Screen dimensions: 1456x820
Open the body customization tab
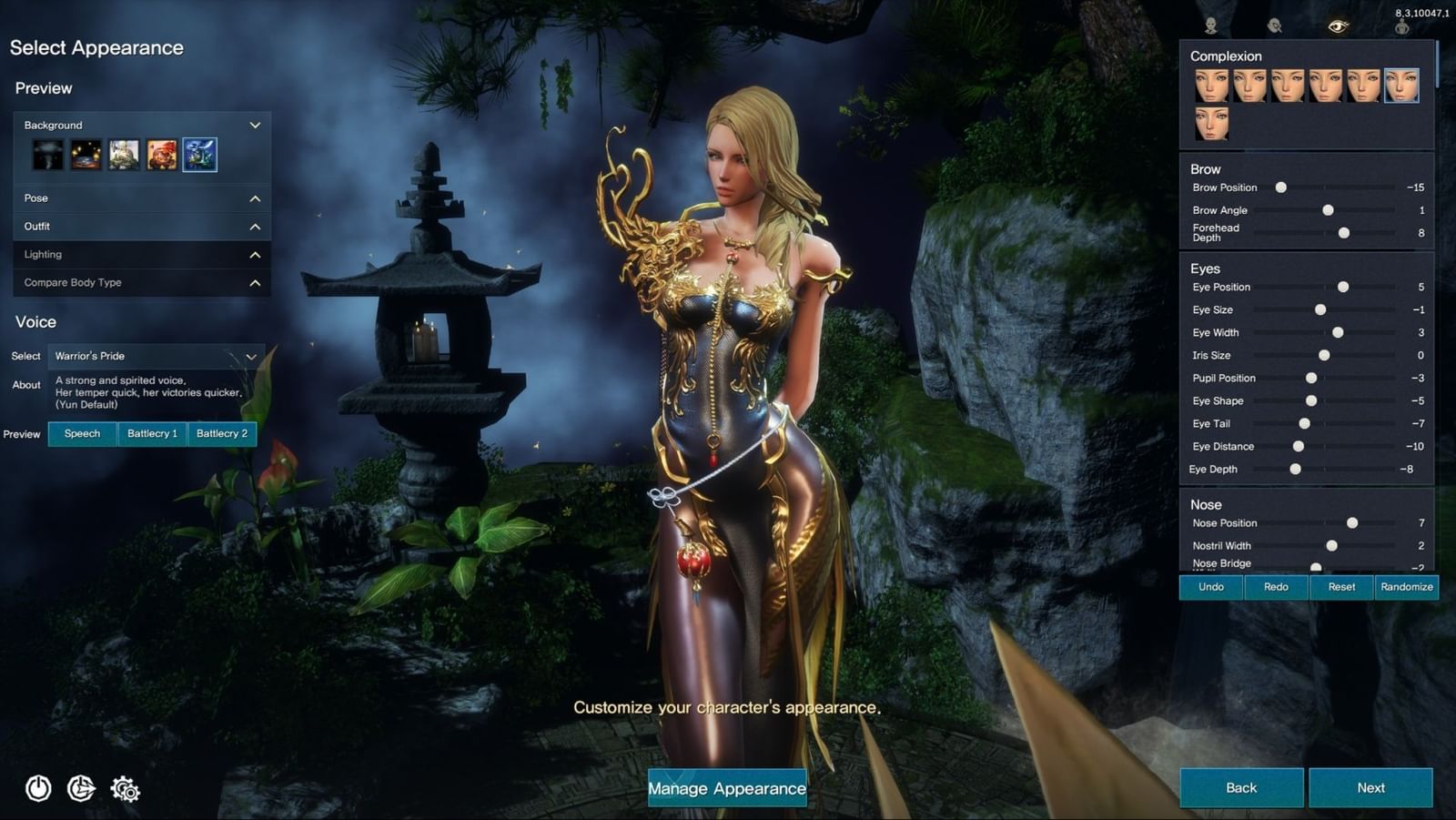(x=1400, y=25)
